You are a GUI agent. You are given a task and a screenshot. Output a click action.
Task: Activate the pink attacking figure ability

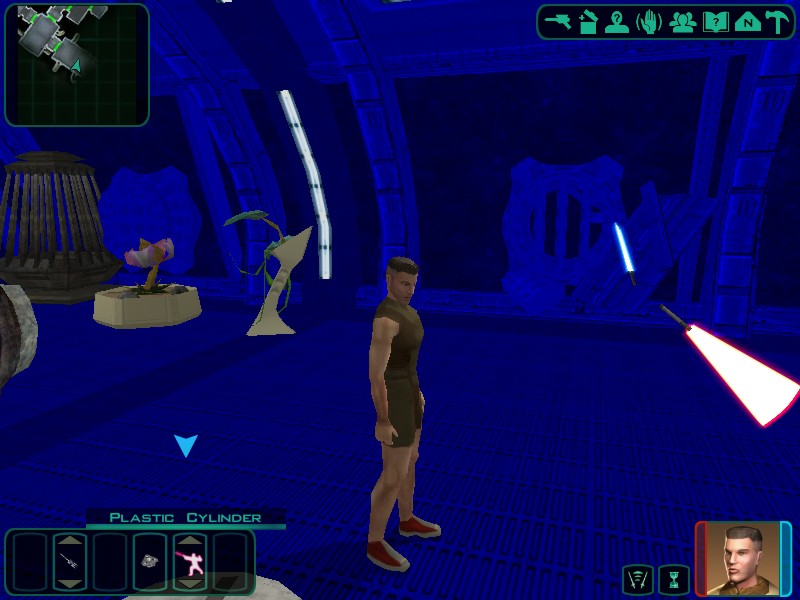click(x=190, y=562)
